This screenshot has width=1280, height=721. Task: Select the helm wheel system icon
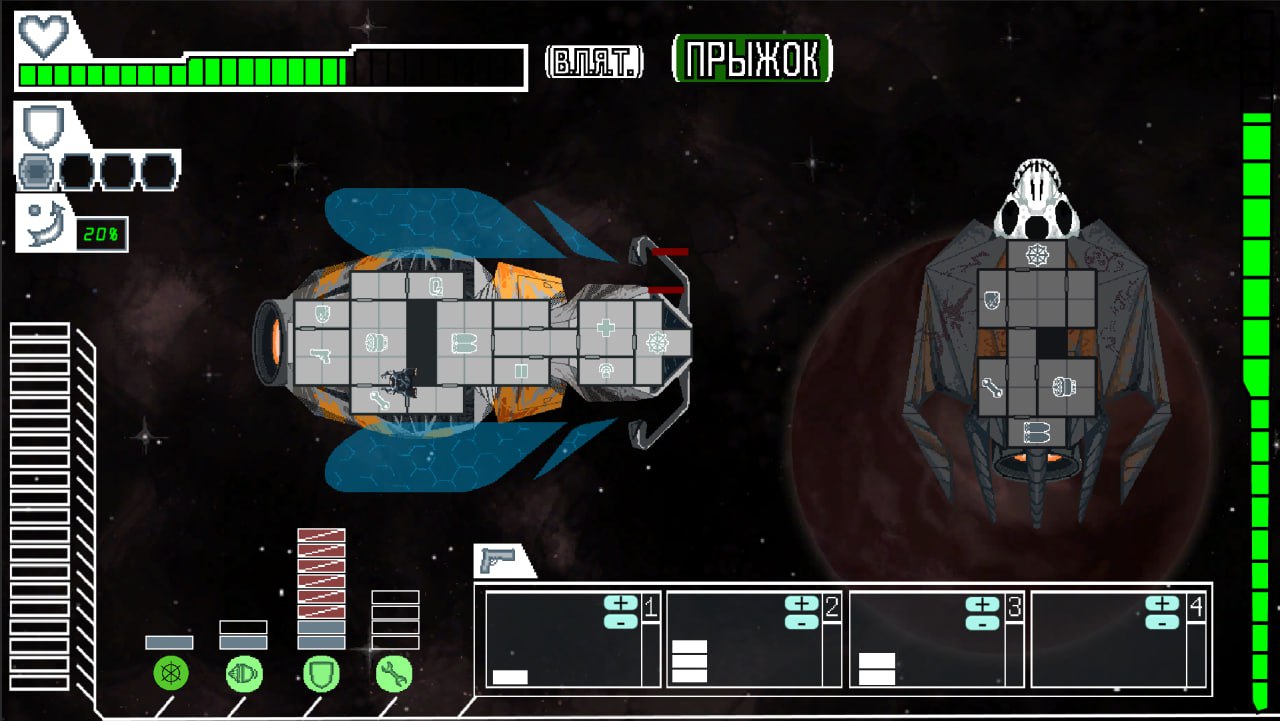171,674
